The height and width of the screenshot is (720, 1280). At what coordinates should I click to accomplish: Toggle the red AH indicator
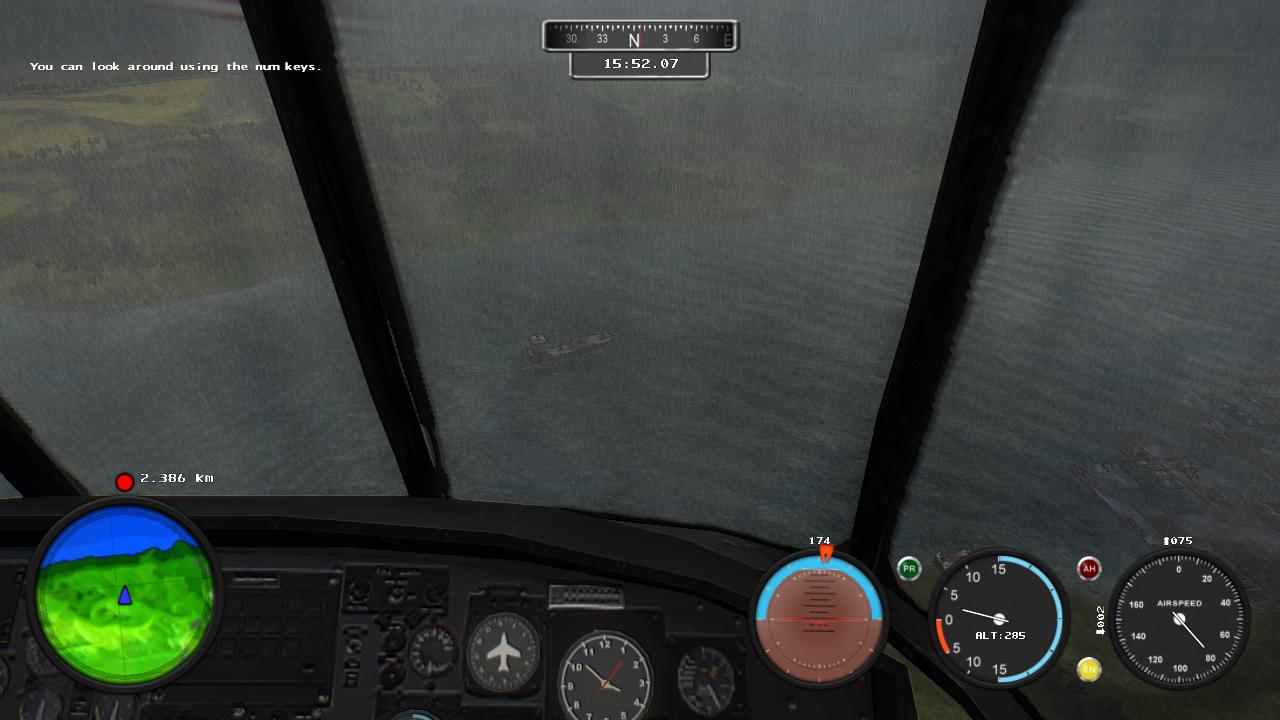pos(1089,569)
